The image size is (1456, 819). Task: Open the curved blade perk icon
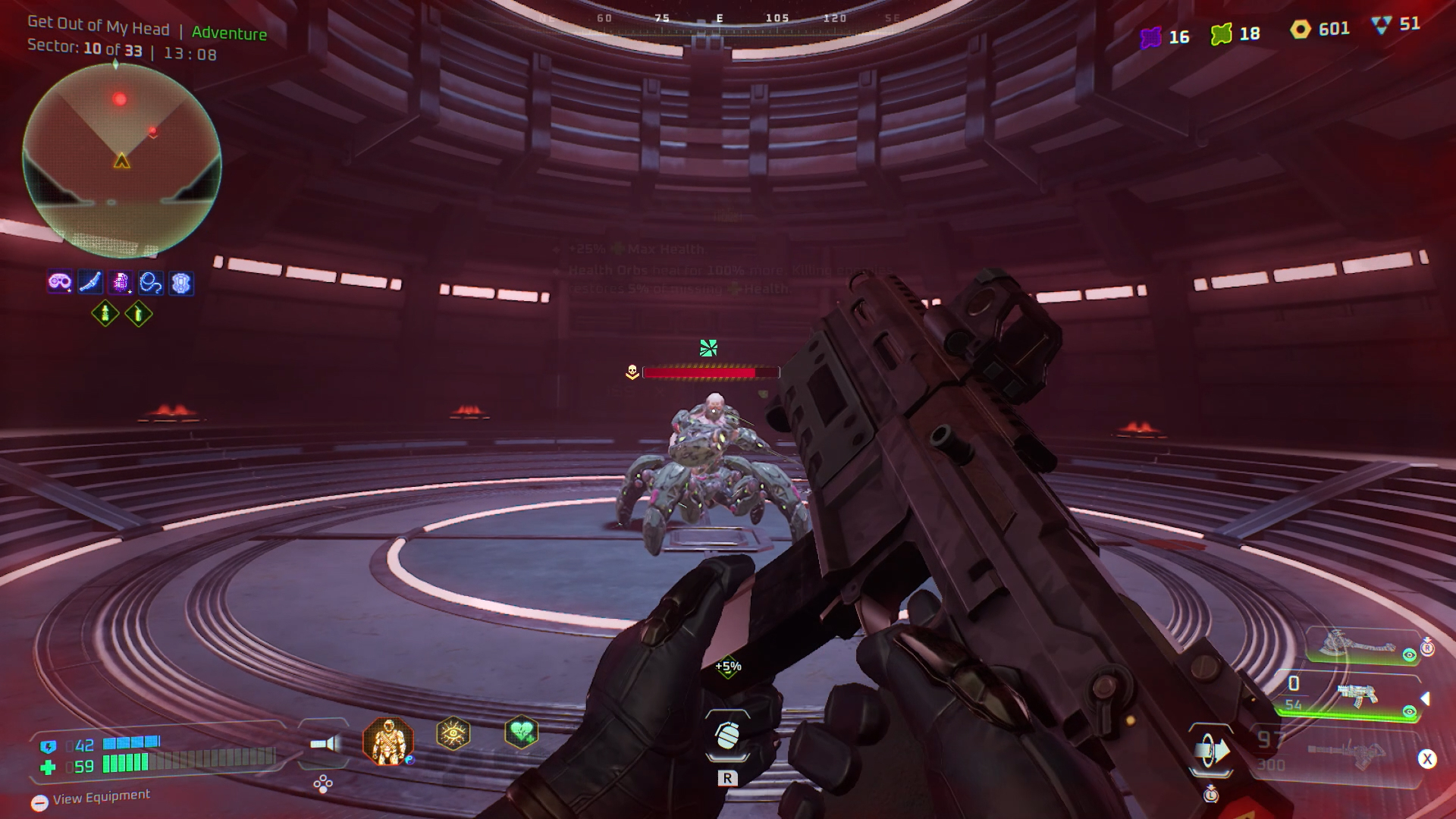coord(90,281)
